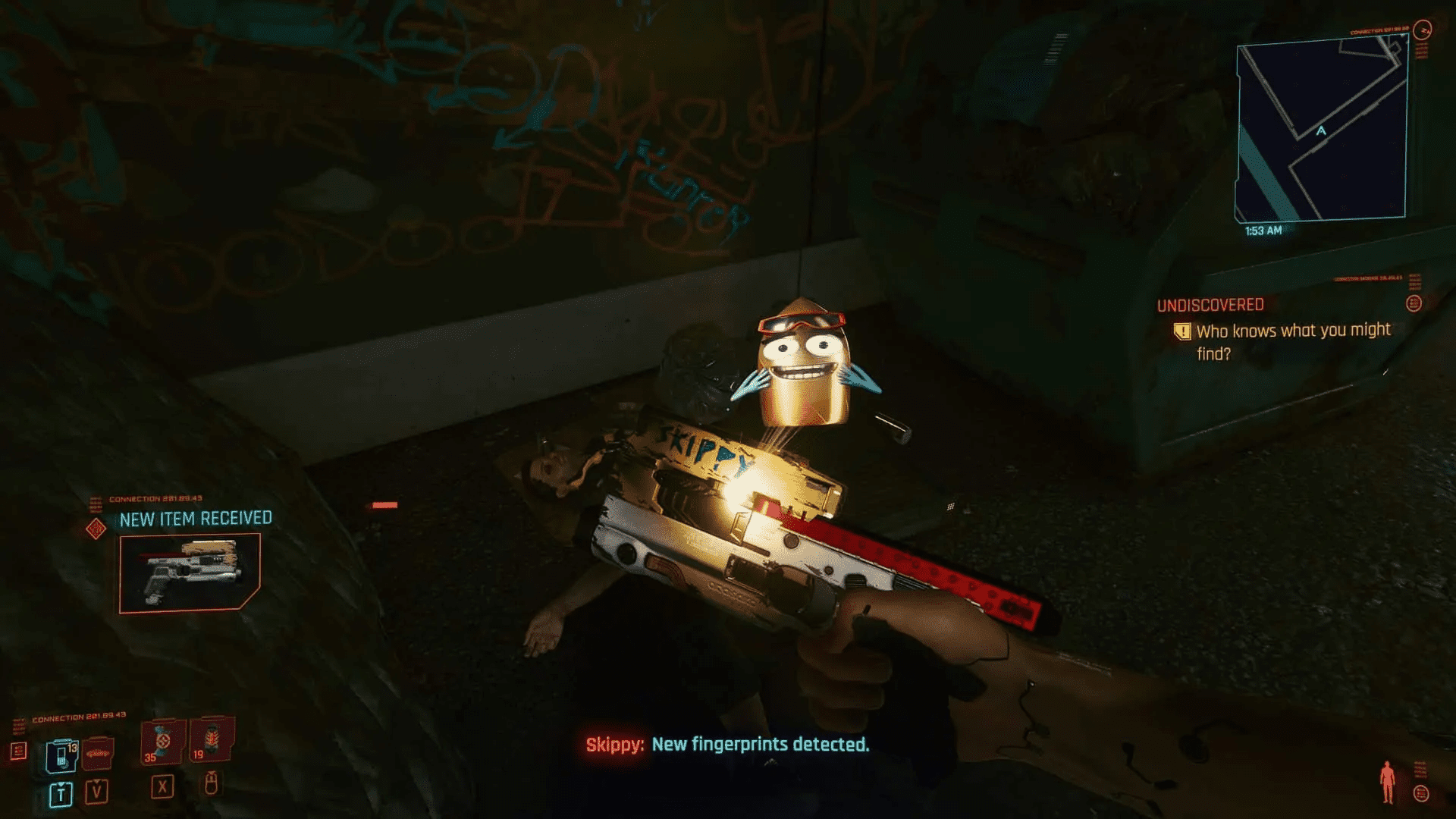Toggle the T keybind slot highlighted in blue

61,795
